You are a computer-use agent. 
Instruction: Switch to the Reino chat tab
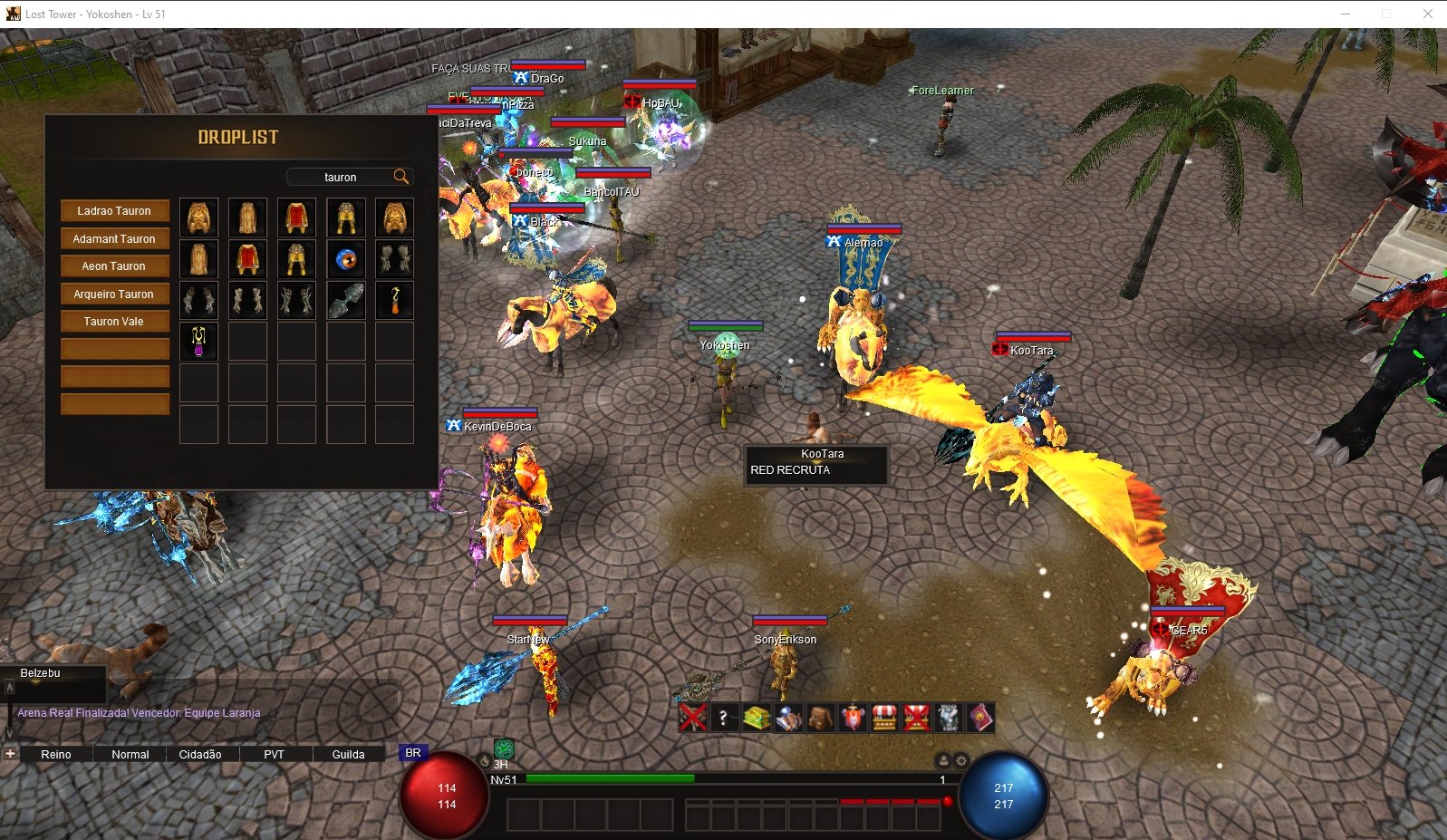coord(56,754)
